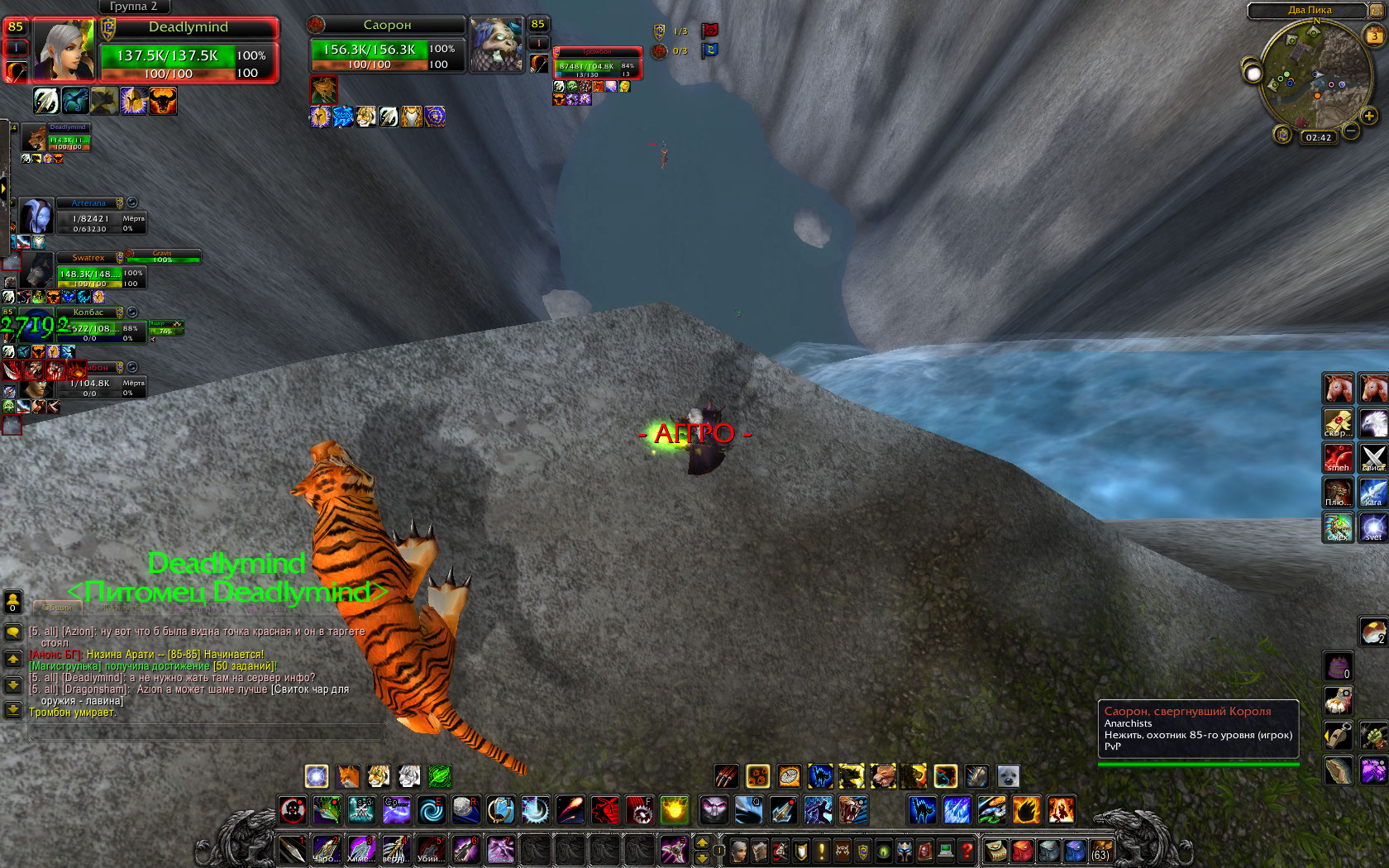Activate the roaring tiger ability icon

point(852,809)
